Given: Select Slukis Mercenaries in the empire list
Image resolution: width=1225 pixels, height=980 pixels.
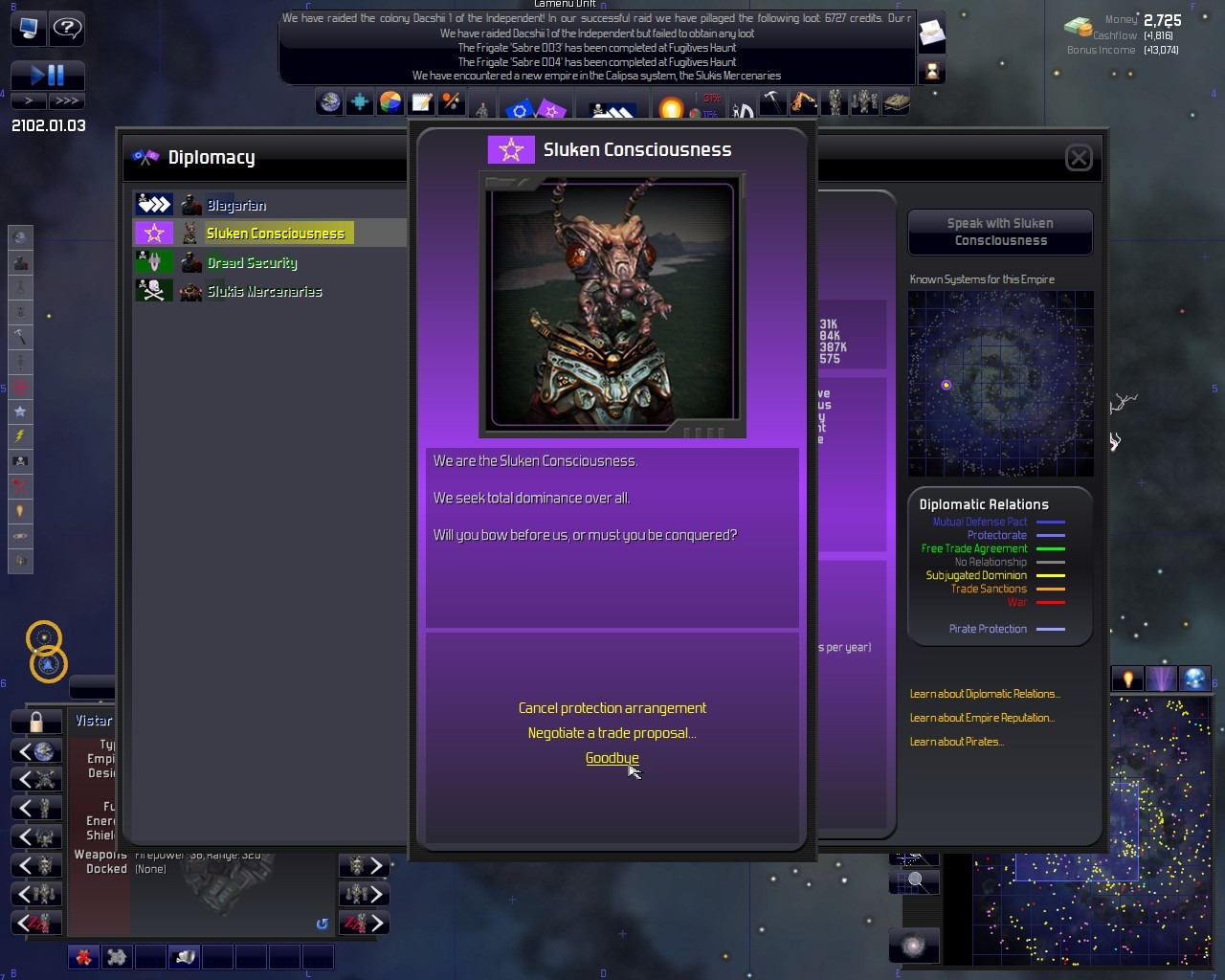Looking at the screenshot, I should (x=264, y=291).
